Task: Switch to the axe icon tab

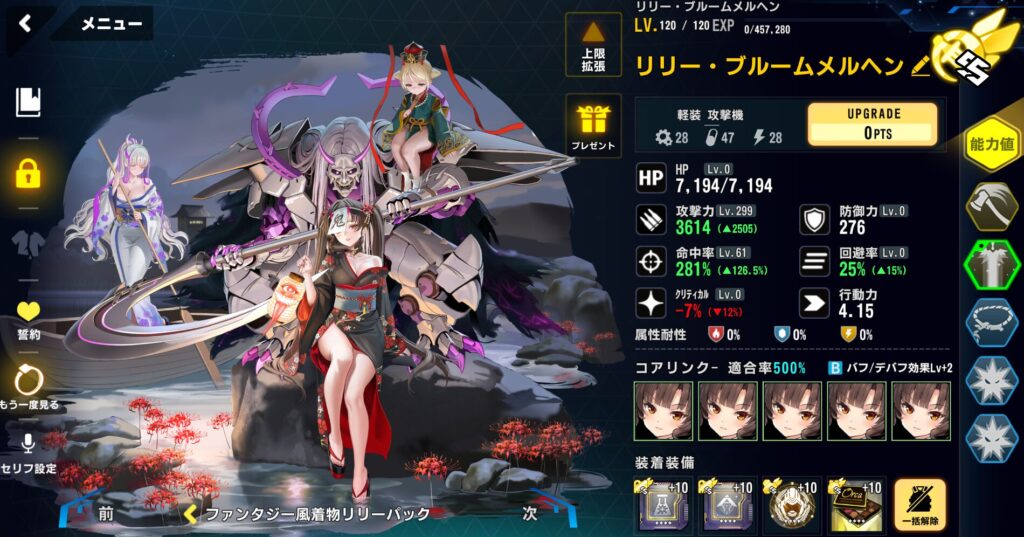Action: [991, 207]
